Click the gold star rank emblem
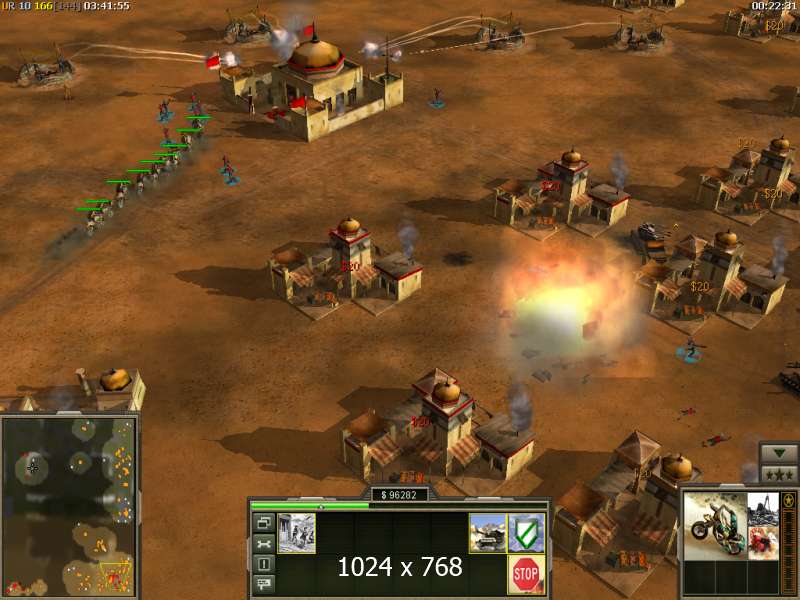The height and width of the screenshot is (600, 800). coord(788,500)
